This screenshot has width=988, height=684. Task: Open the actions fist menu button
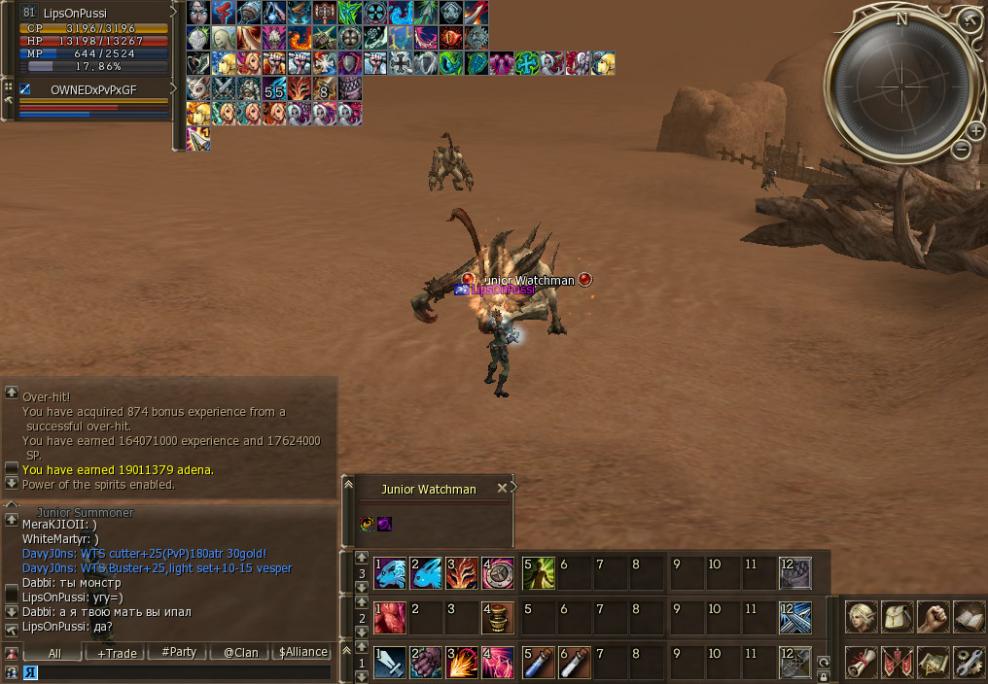coord(932,617)
